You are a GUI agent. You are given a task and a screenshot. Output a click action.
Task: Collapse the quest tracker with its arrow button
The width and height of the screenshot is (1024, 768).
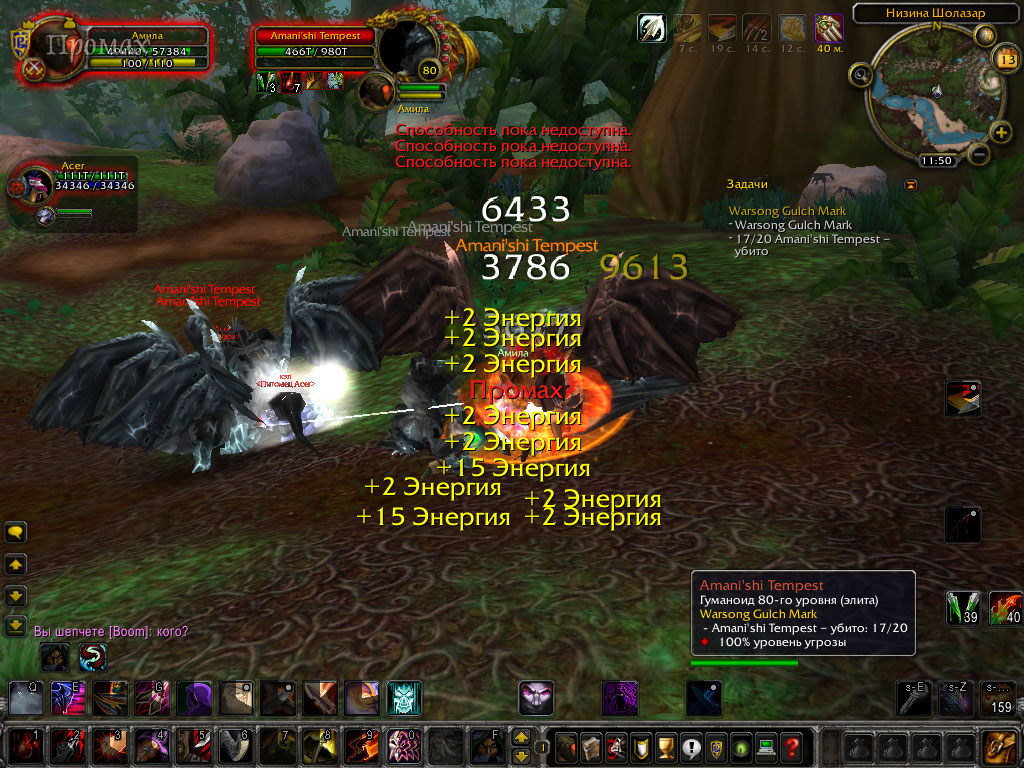click(910, 185)
